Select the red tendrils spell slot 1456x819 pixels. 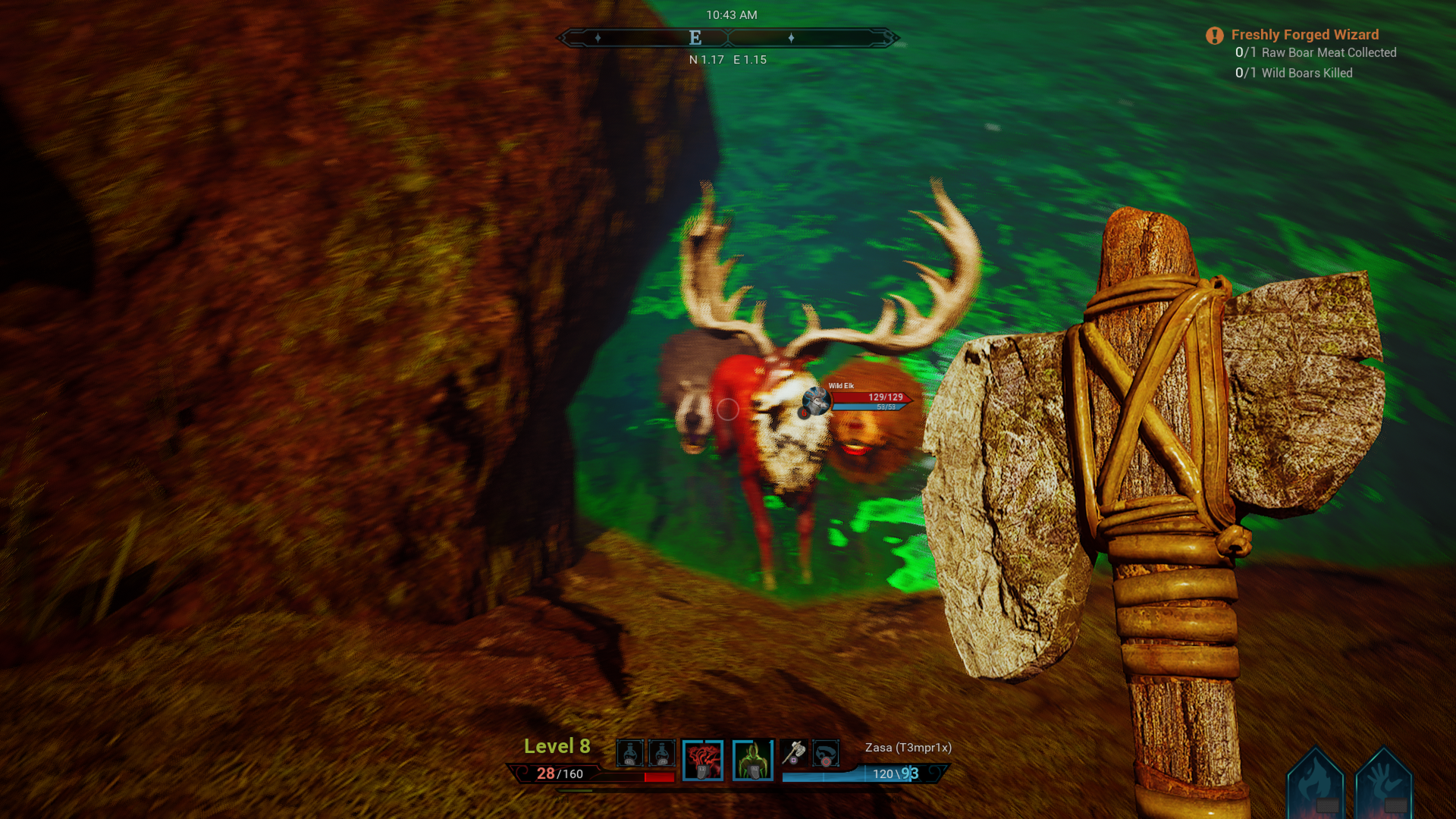[x=702, y=759]
